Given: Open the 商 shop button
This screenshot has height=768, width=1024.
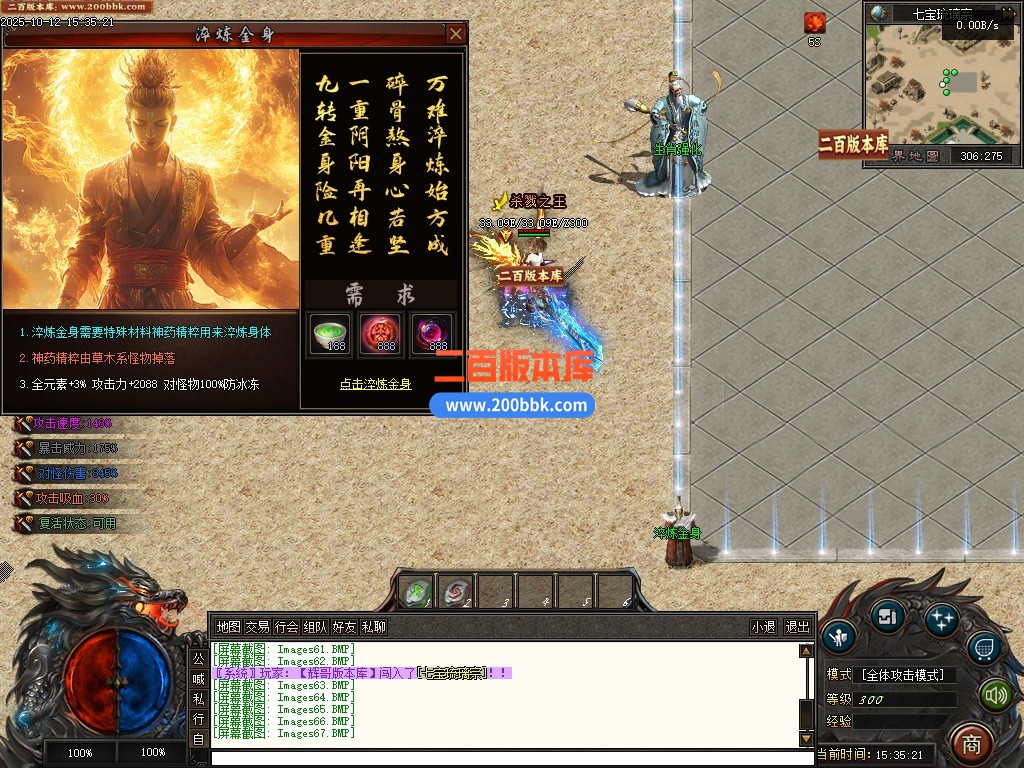Looking at the screenshot, I should (970, 742).
